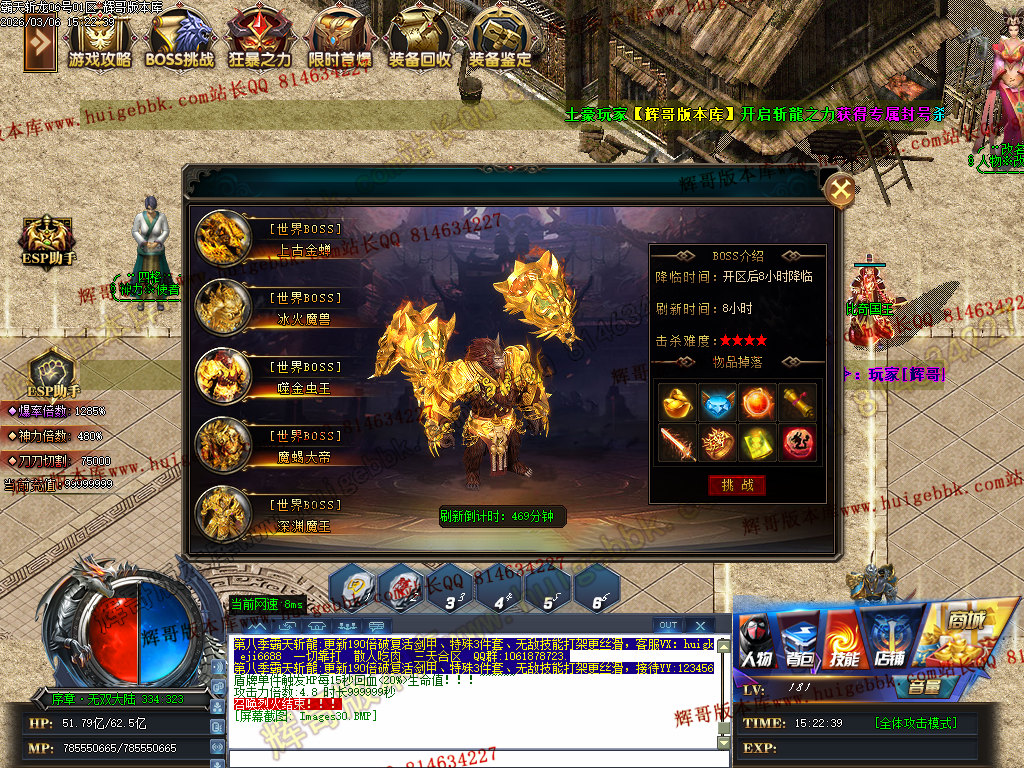The width and height of the screenshot is (1024, 768).
Task: Activate the 狂暴之力 icon
Action: click(x=260, y=40)
